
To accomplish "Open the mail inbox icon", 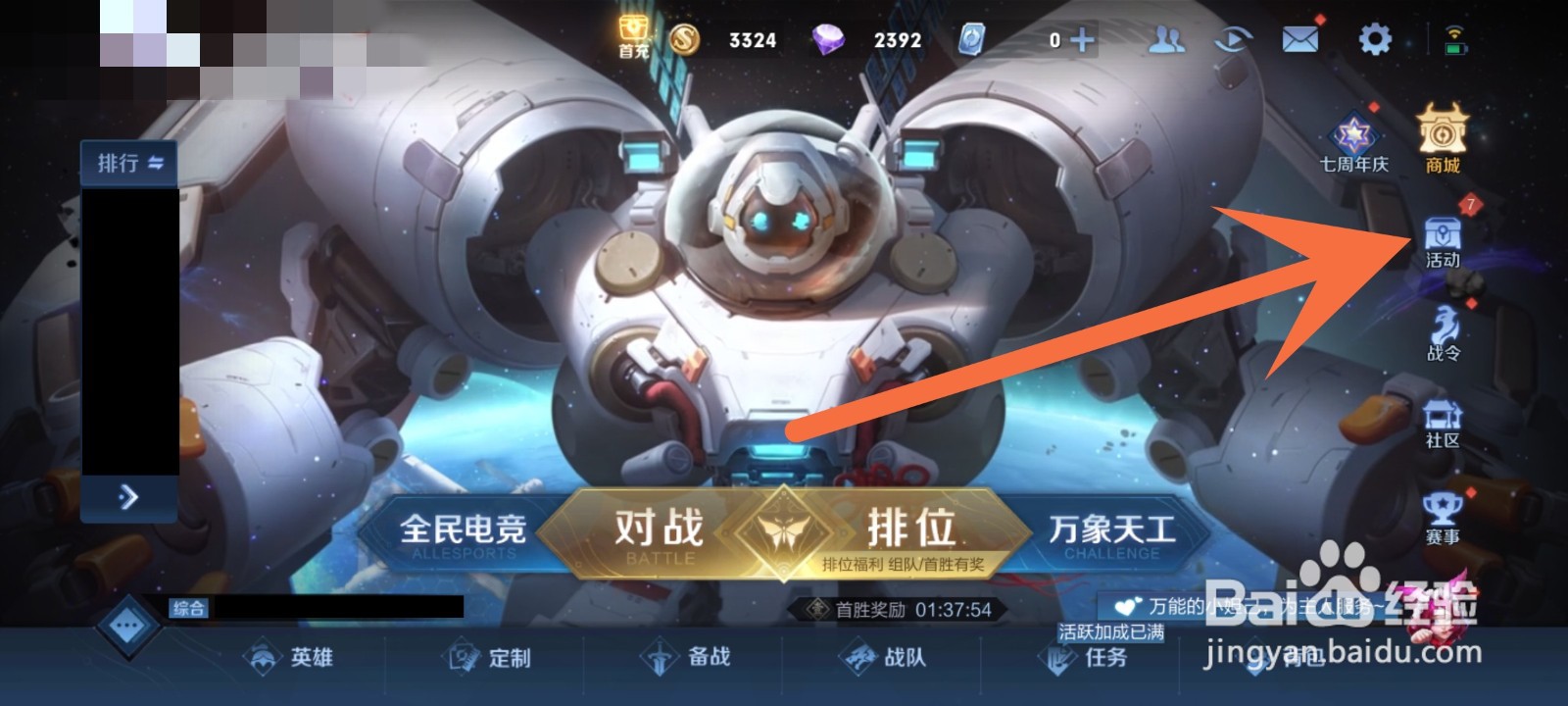I will [x=1298, y=39].
